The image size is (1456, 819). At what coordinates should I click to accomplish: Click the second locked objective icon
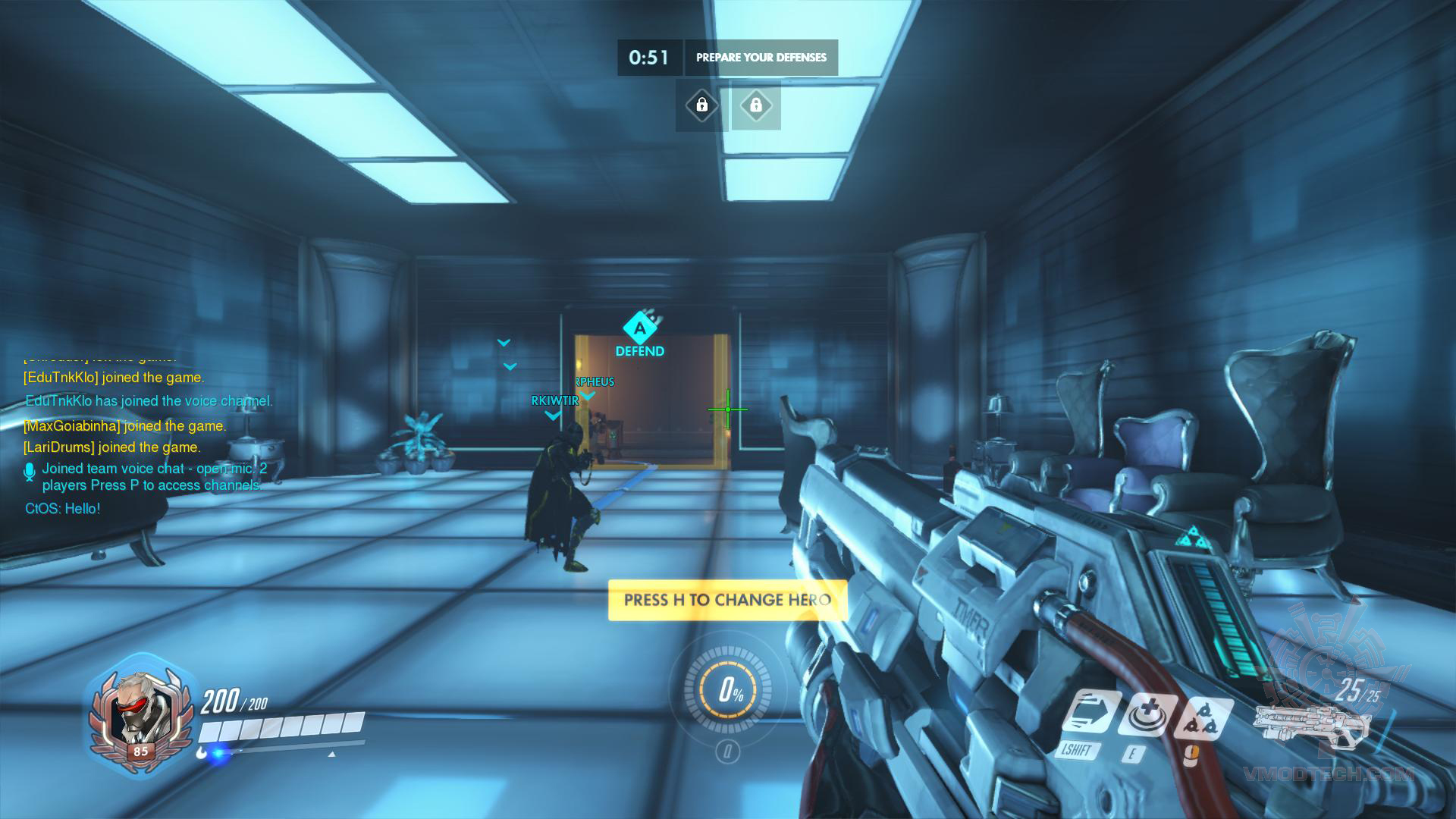pyautogui.click(x=756, y=106)
